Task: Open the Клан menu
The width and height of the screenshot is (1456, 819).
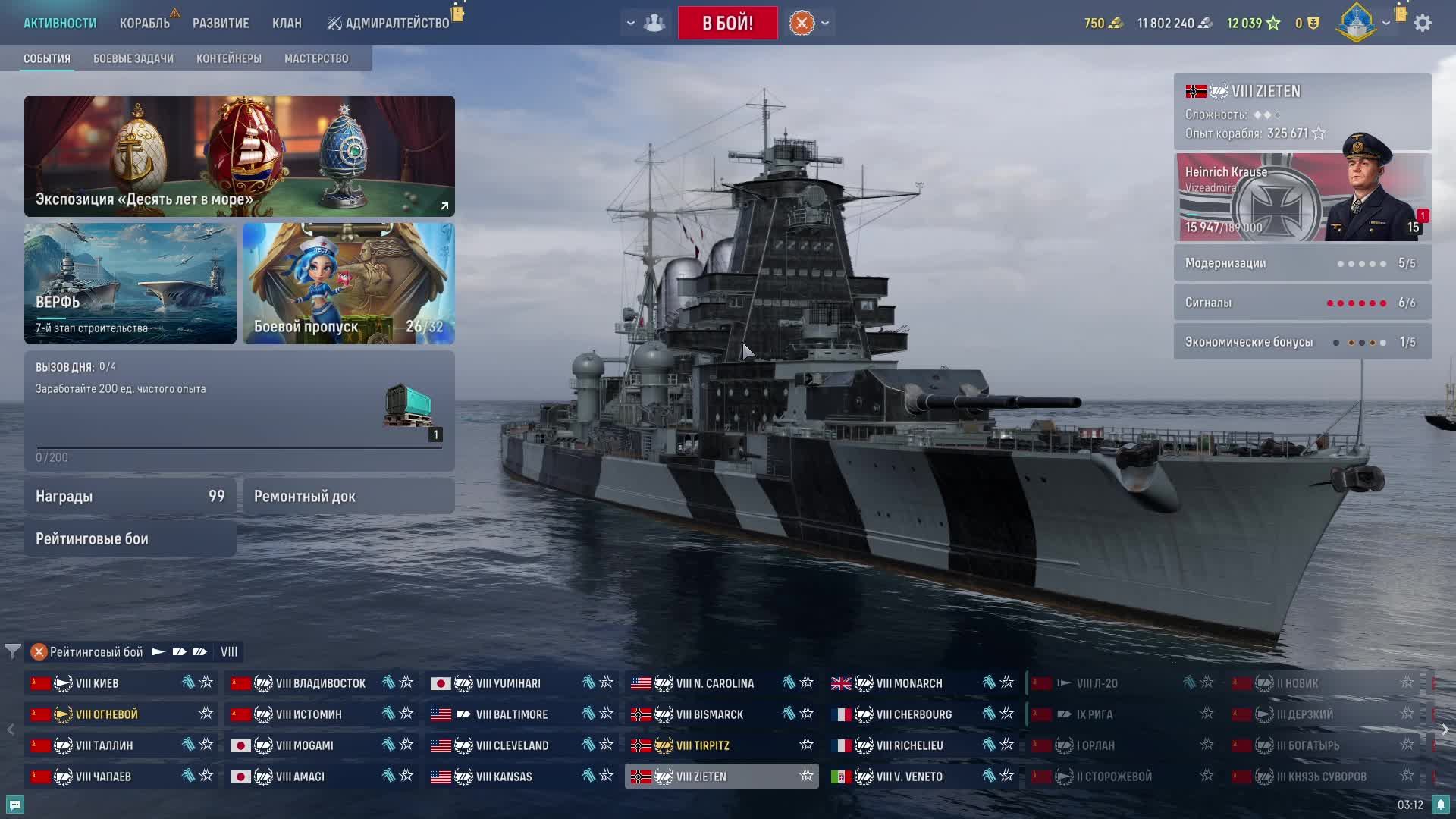Action: coord(287,24)
